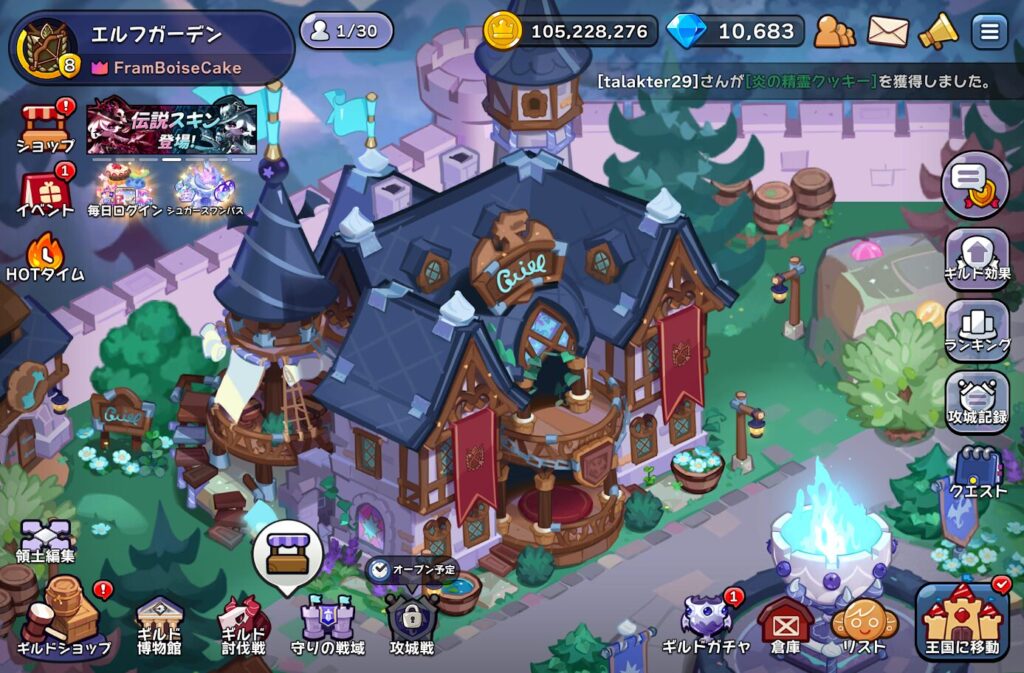Open the 毎日ログイン daily login icon
The width and height of the screenshot is (1024, 673).
click(123, 189)
